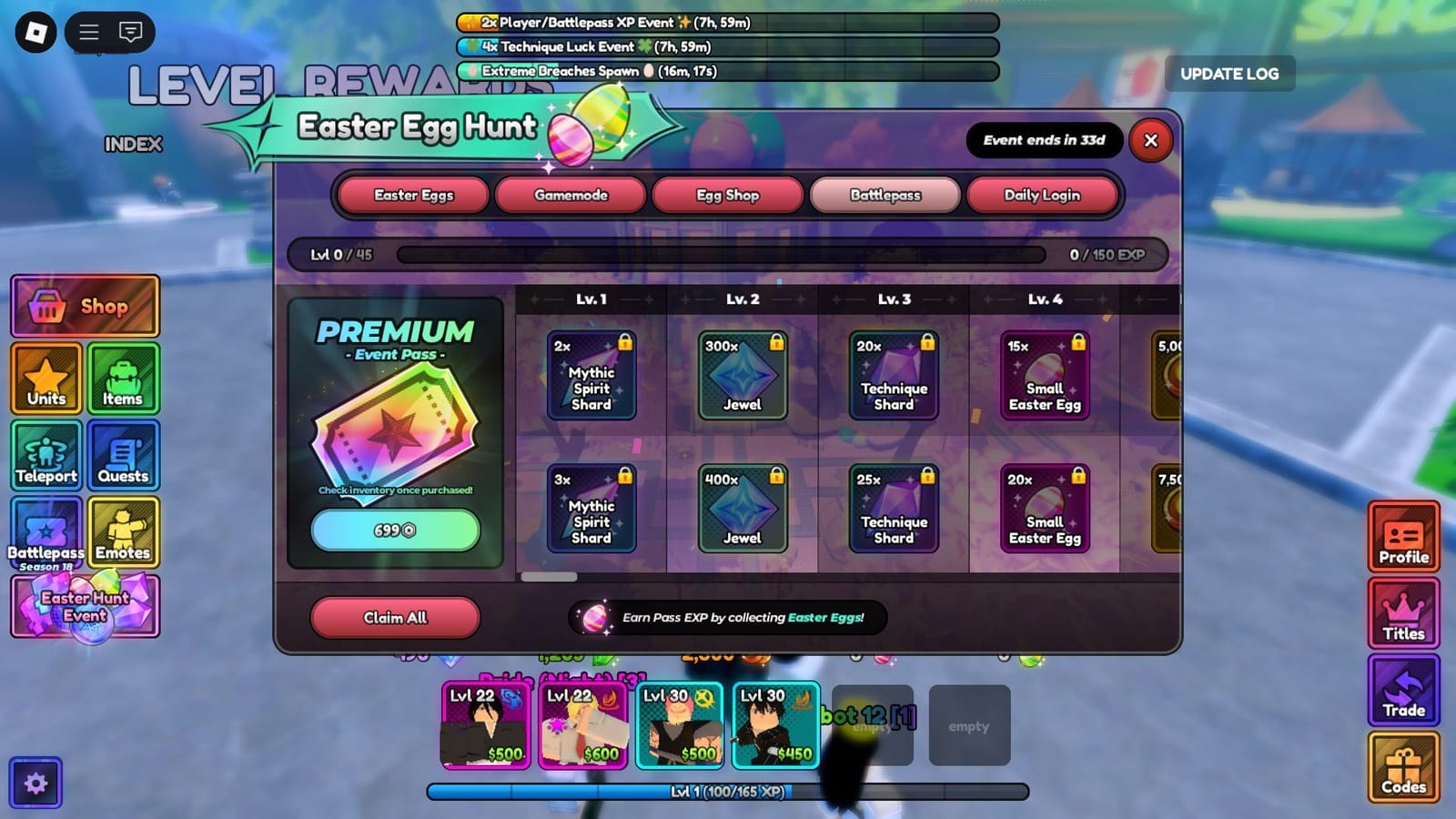Switch to the Daily Login tab

pos(1044,195)
